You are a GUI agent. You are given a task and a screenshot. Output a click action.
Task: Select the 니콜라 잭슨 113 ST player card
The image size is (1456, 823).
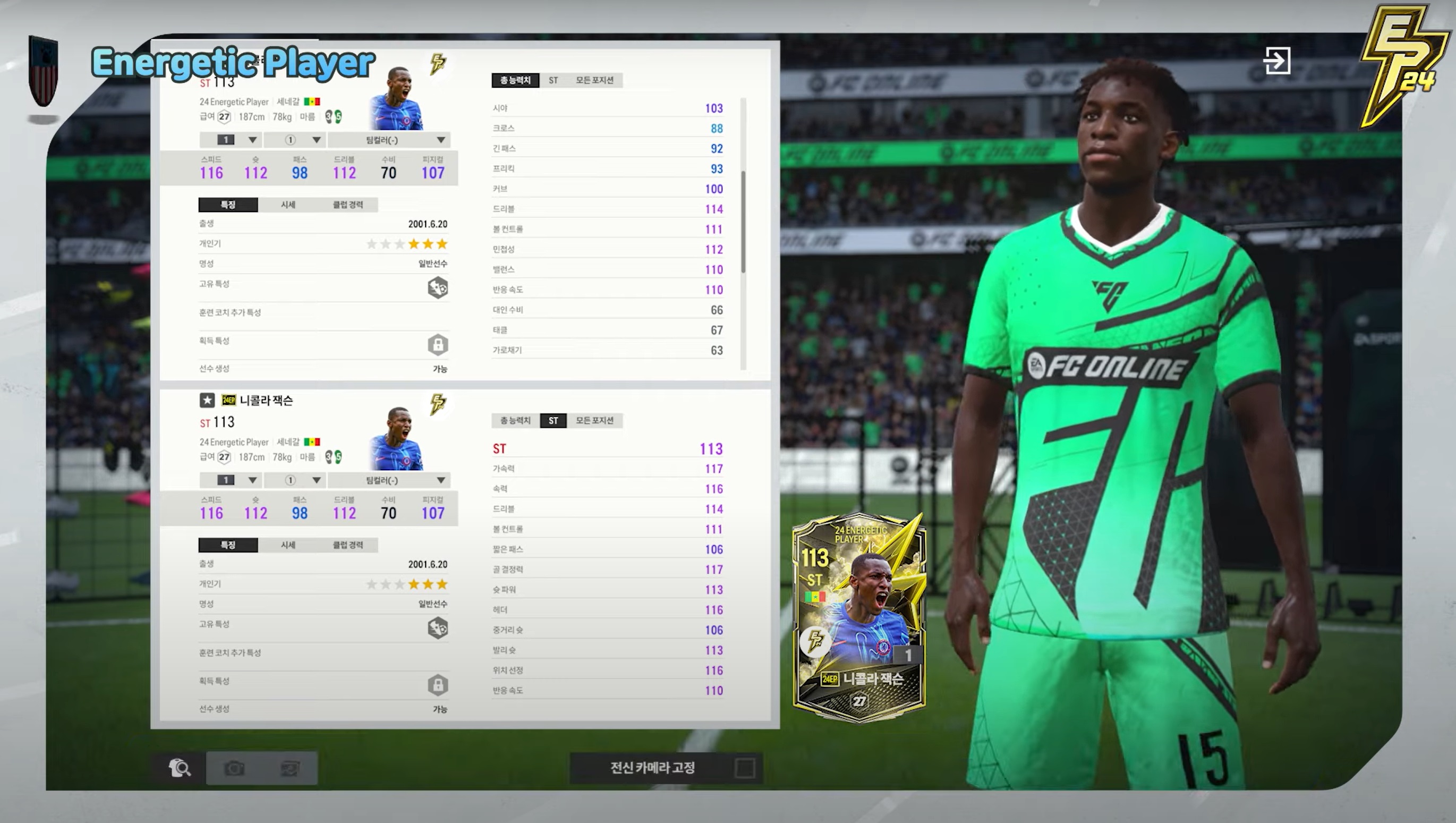coord(858,617)
